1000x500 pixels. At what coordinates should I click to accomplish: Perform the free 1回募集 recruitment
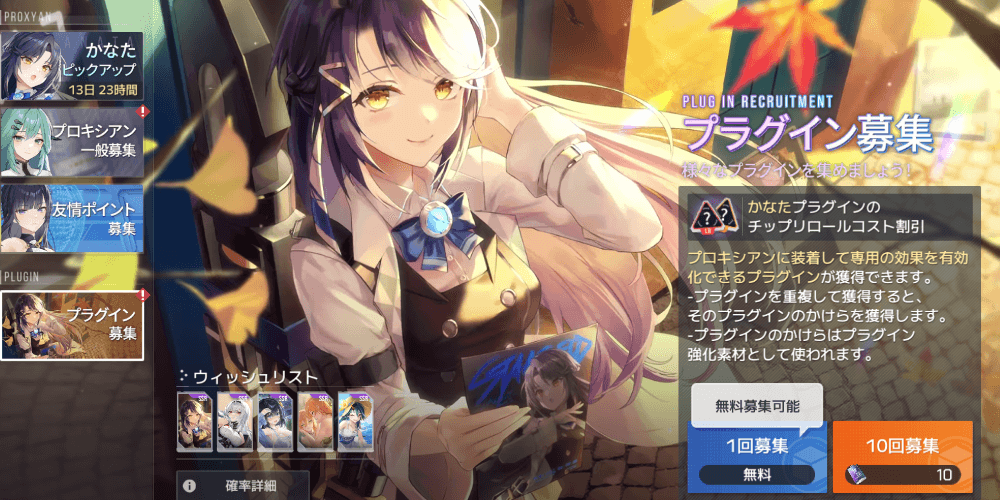757,456
